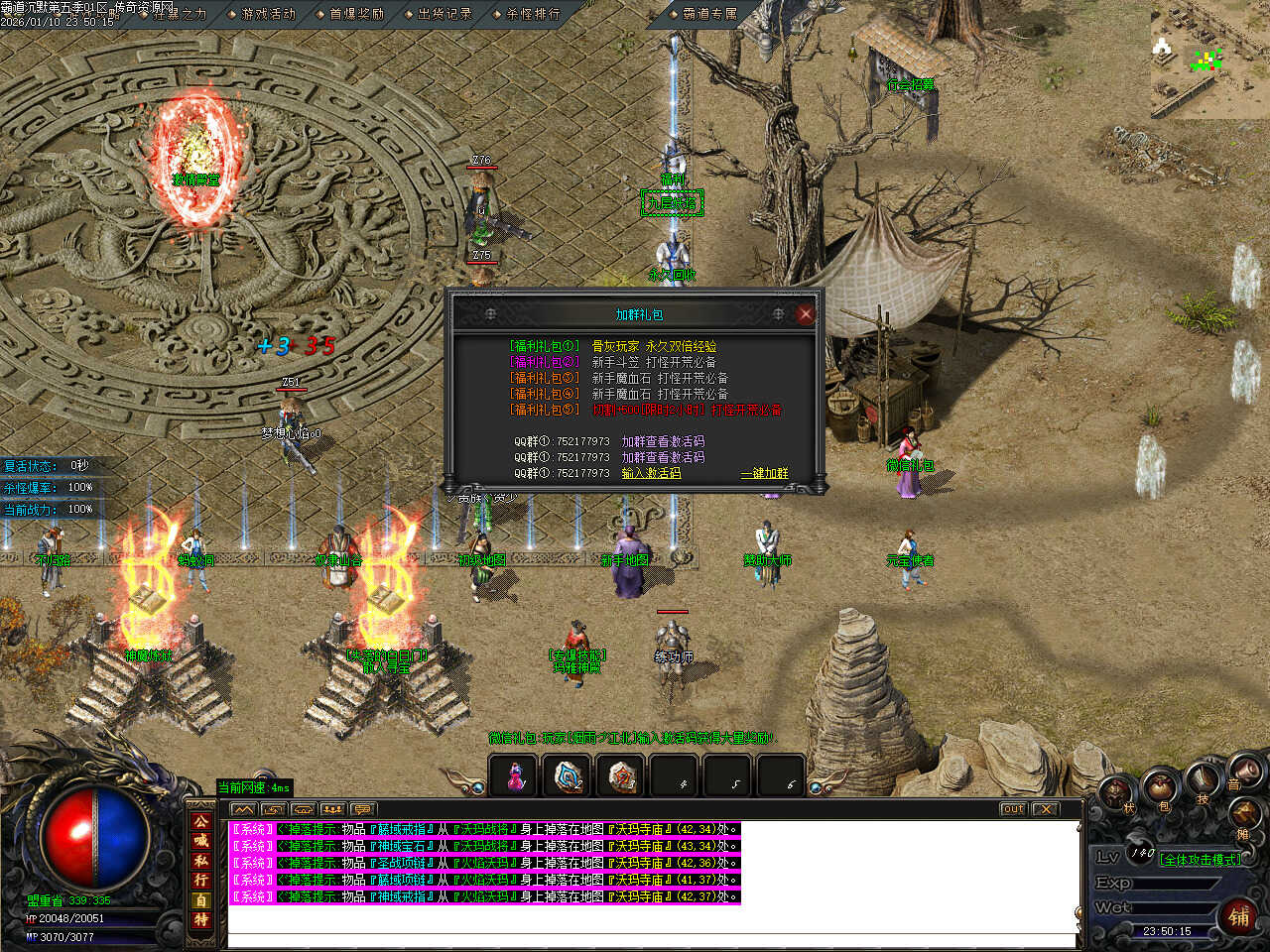Click the 一键加群 join-group link

(x=764, y=474)
